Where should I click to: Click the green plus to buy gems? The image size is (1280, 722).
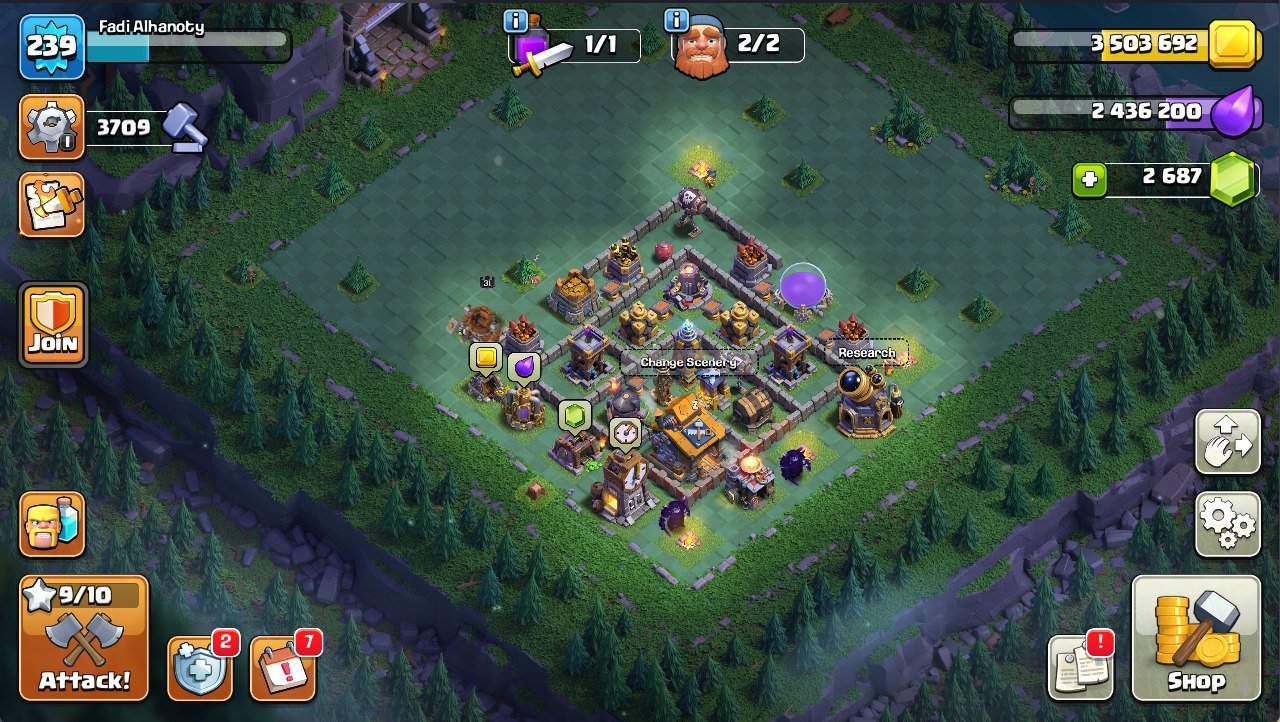[1089, 179]
